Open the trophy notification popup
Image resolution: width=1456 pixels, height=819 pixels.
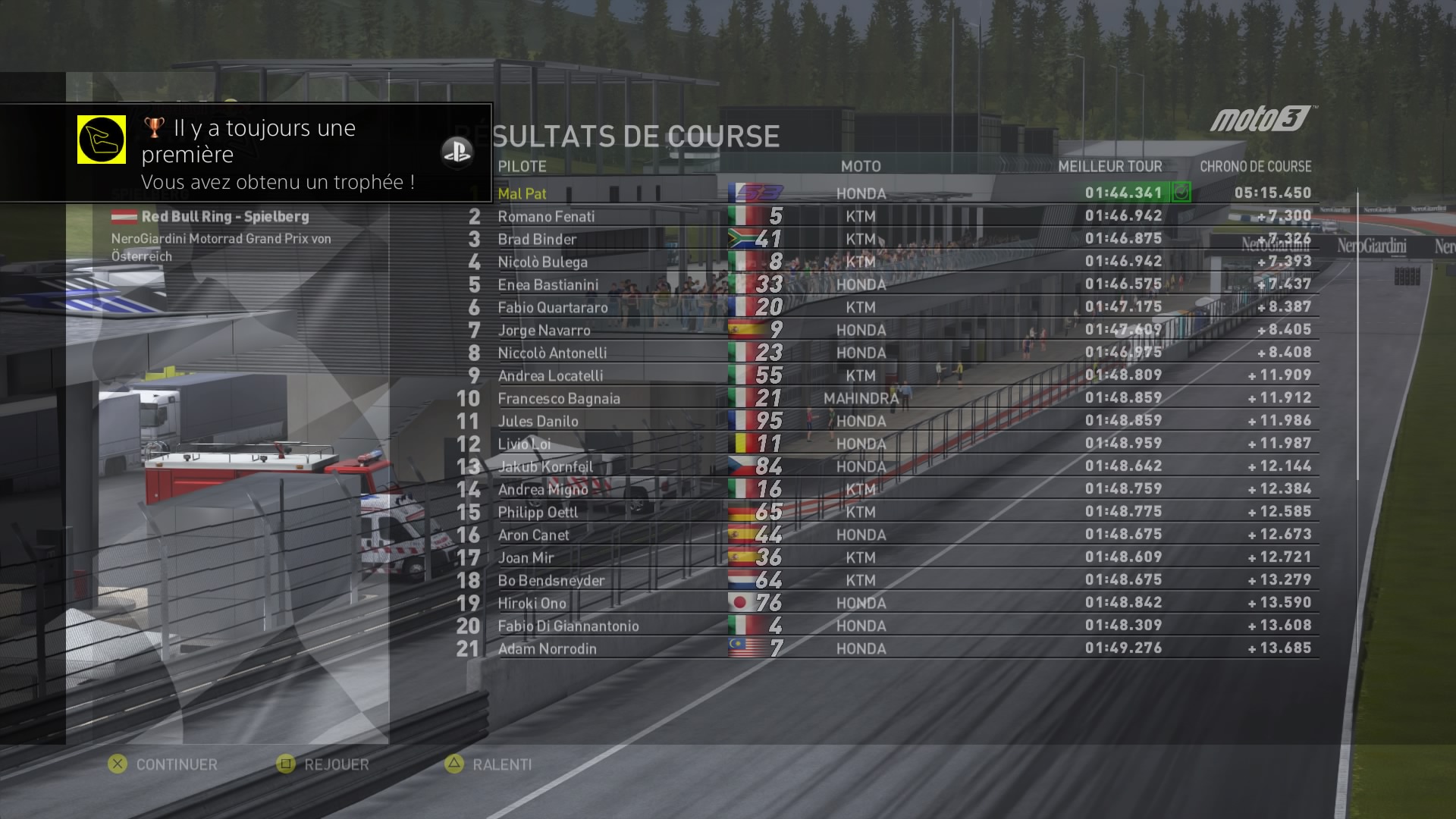coord(246,153)
